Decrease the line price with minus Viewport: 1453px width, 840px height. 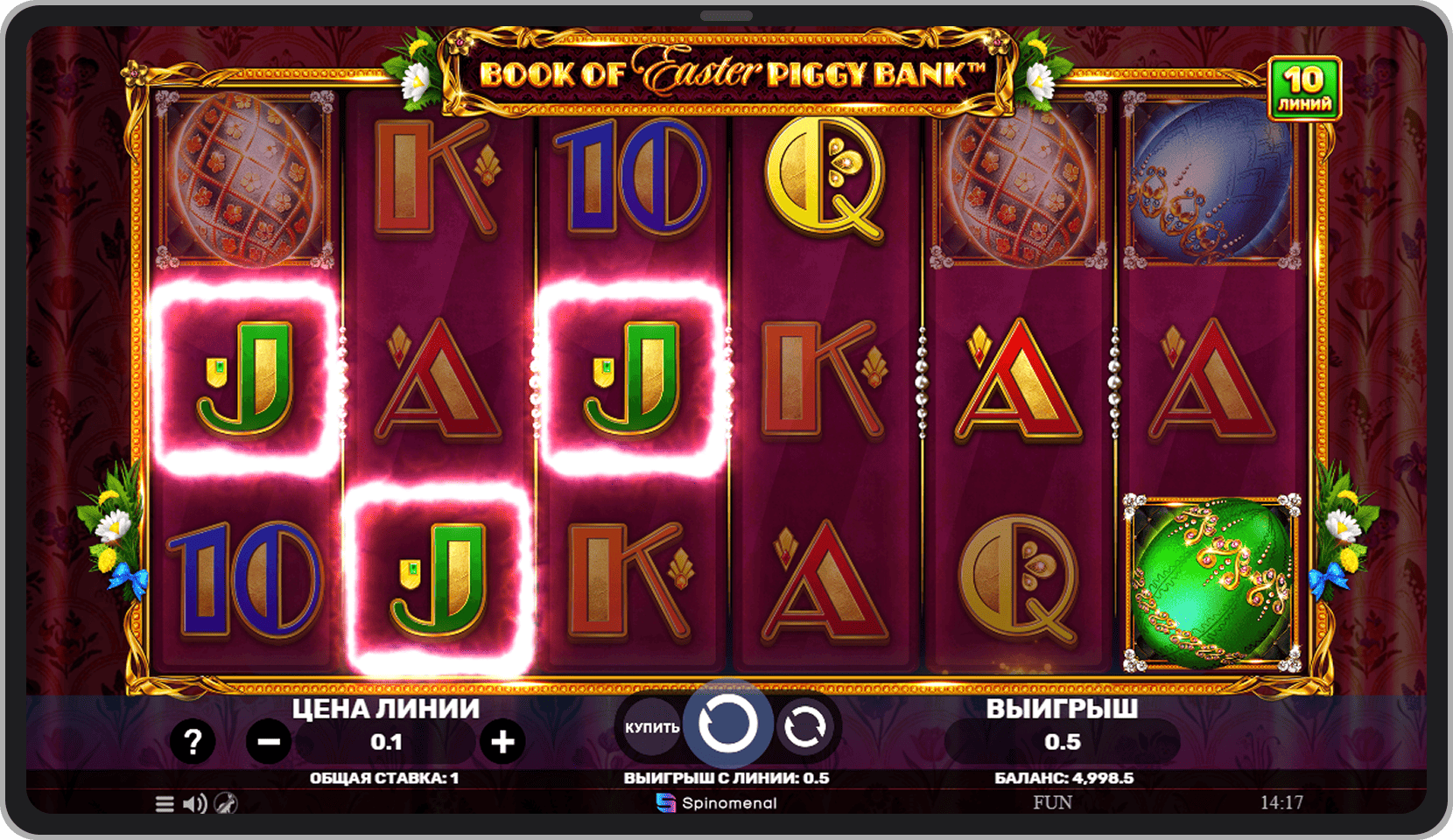[x=269, y=742]
